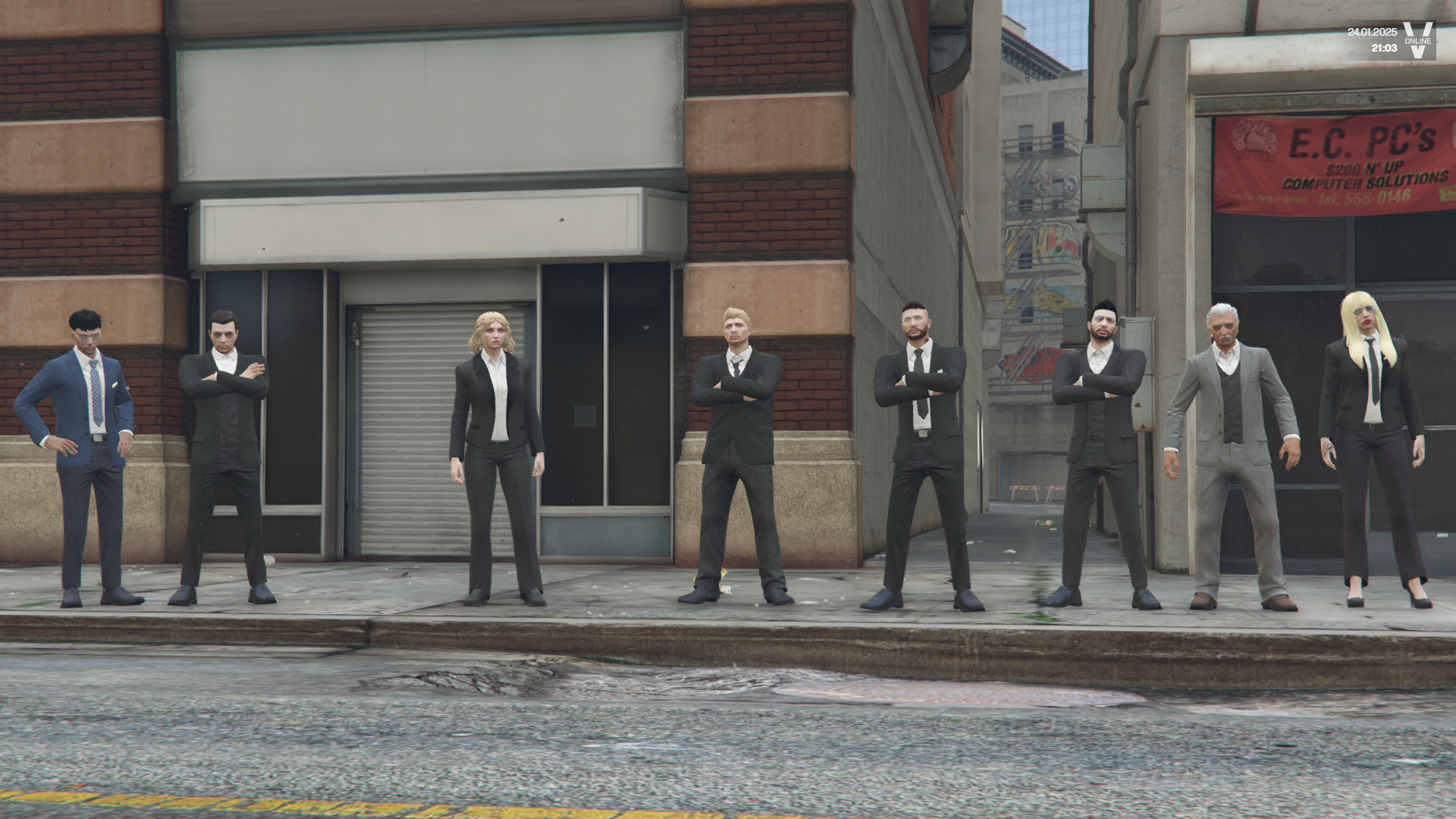Click the V Online server logo

(1417, 40)
